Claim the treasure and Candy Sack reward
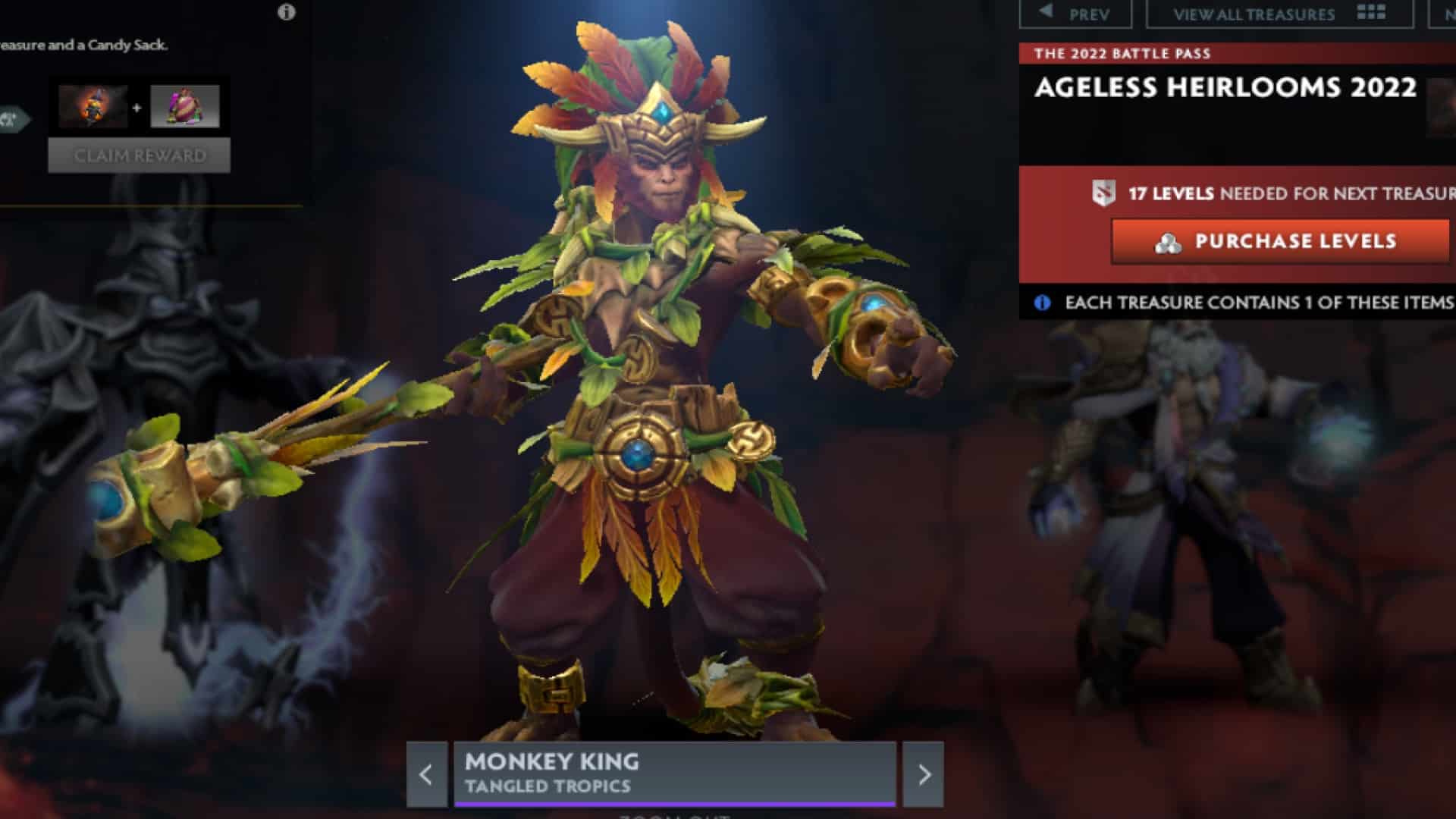Image resolution: width=1456 pixels, height=819 pixels. click(138, 155)
